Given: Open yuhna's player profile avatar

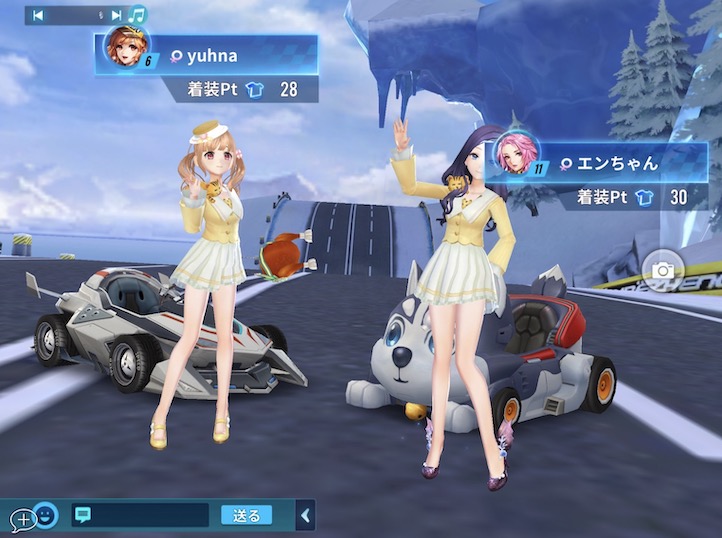Looking at the screenshot, I should (127, 45).
